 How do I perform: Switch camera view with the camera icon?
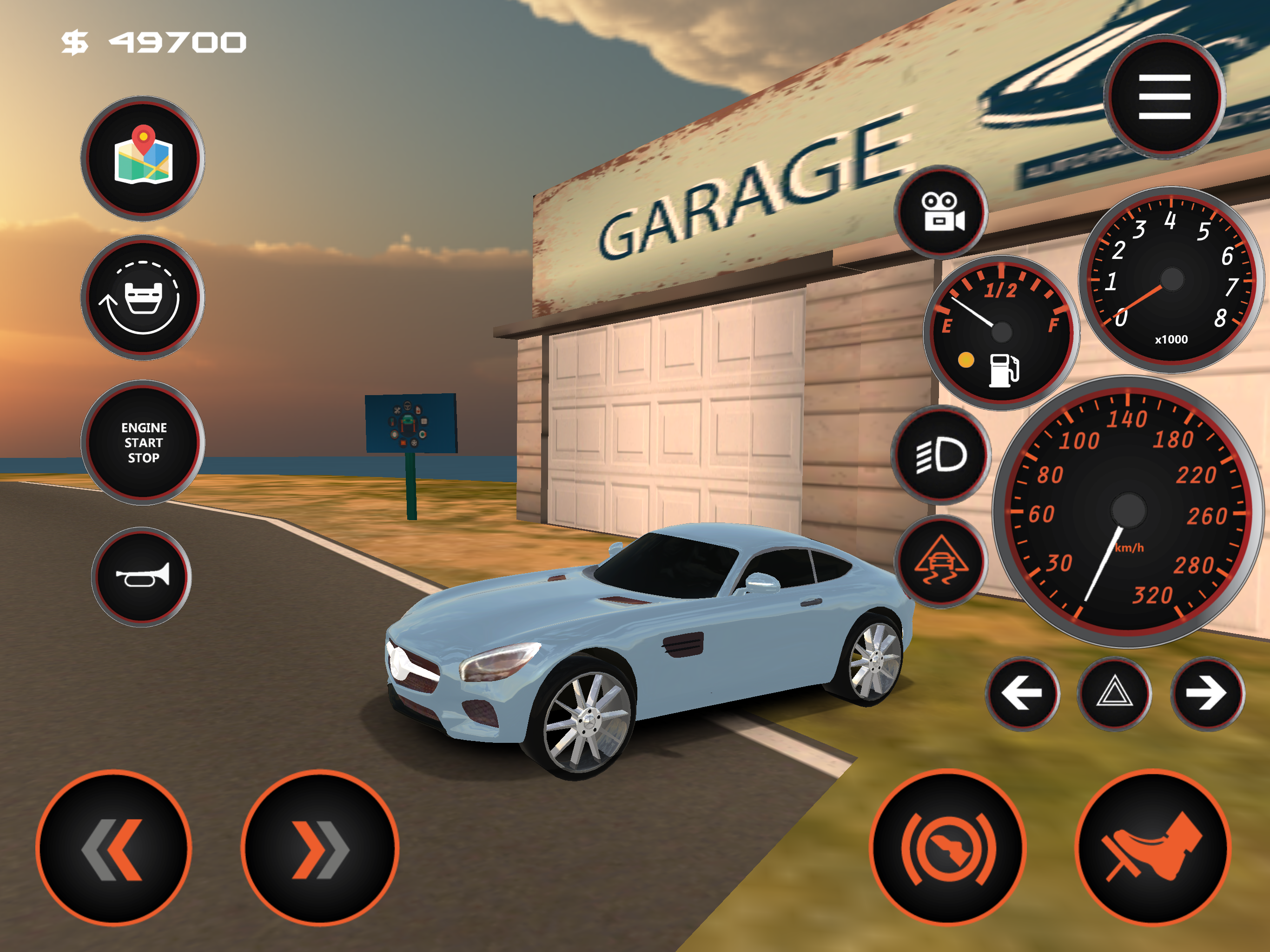(x=941, y=212)
